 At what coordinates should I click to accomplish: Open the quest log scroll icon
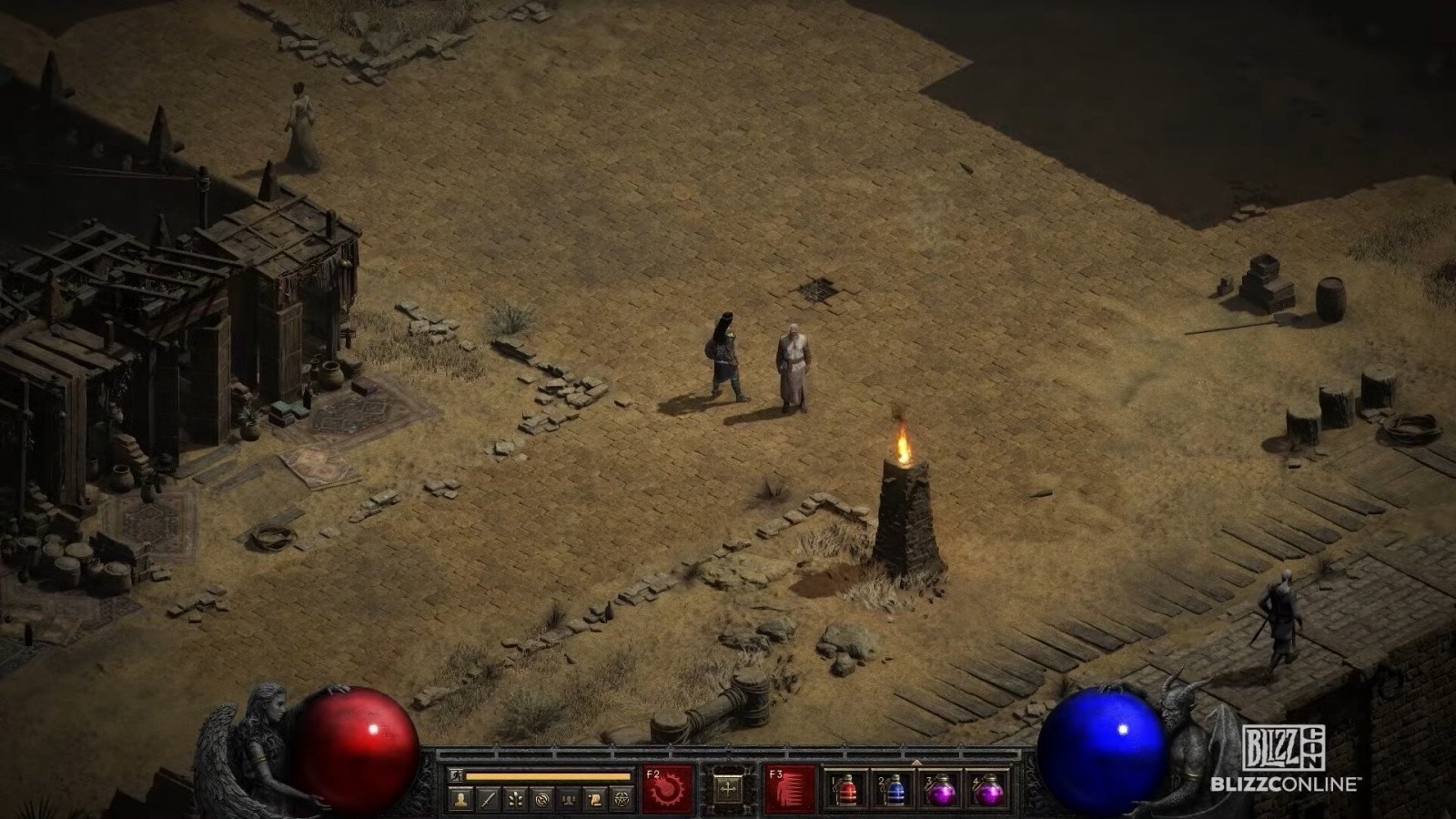click(596, 799)
